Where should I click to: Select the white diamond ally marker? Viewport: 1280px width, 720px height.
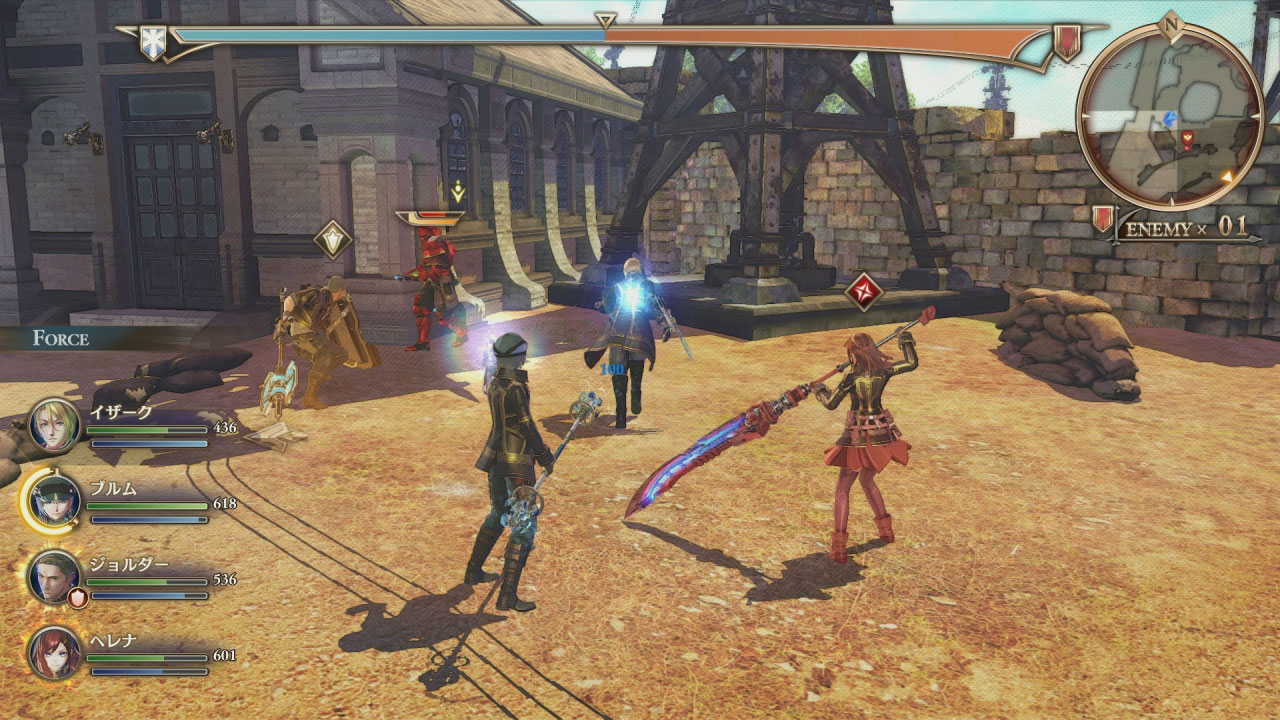[x=332, y=240]
